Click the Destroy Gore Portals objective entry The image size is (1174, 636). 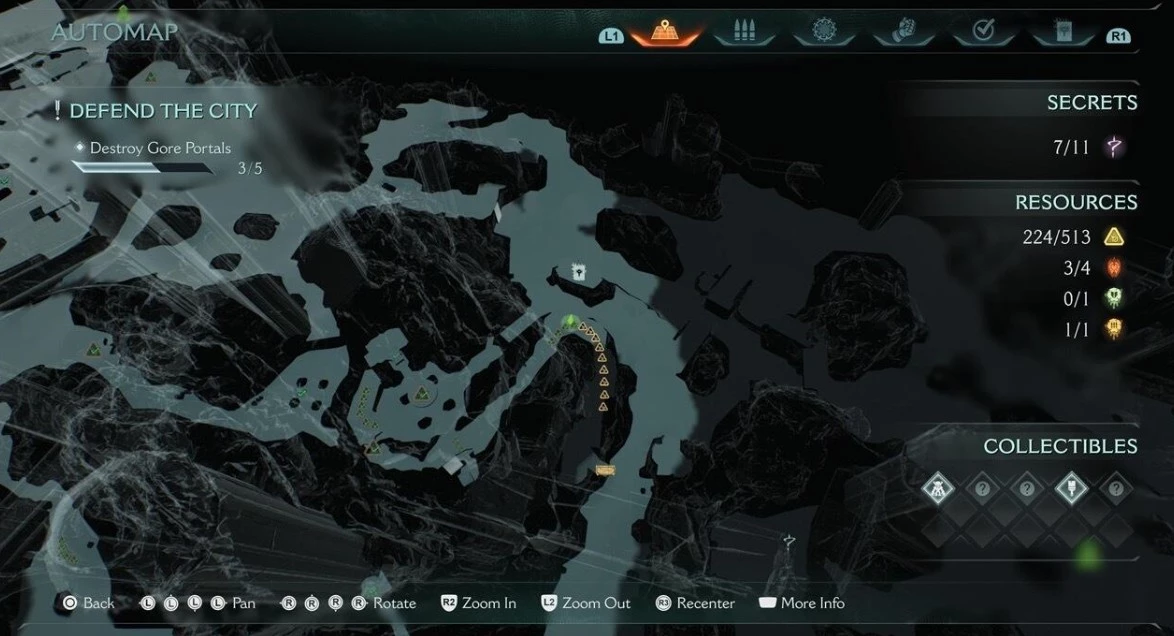click(x=160, y=148)
